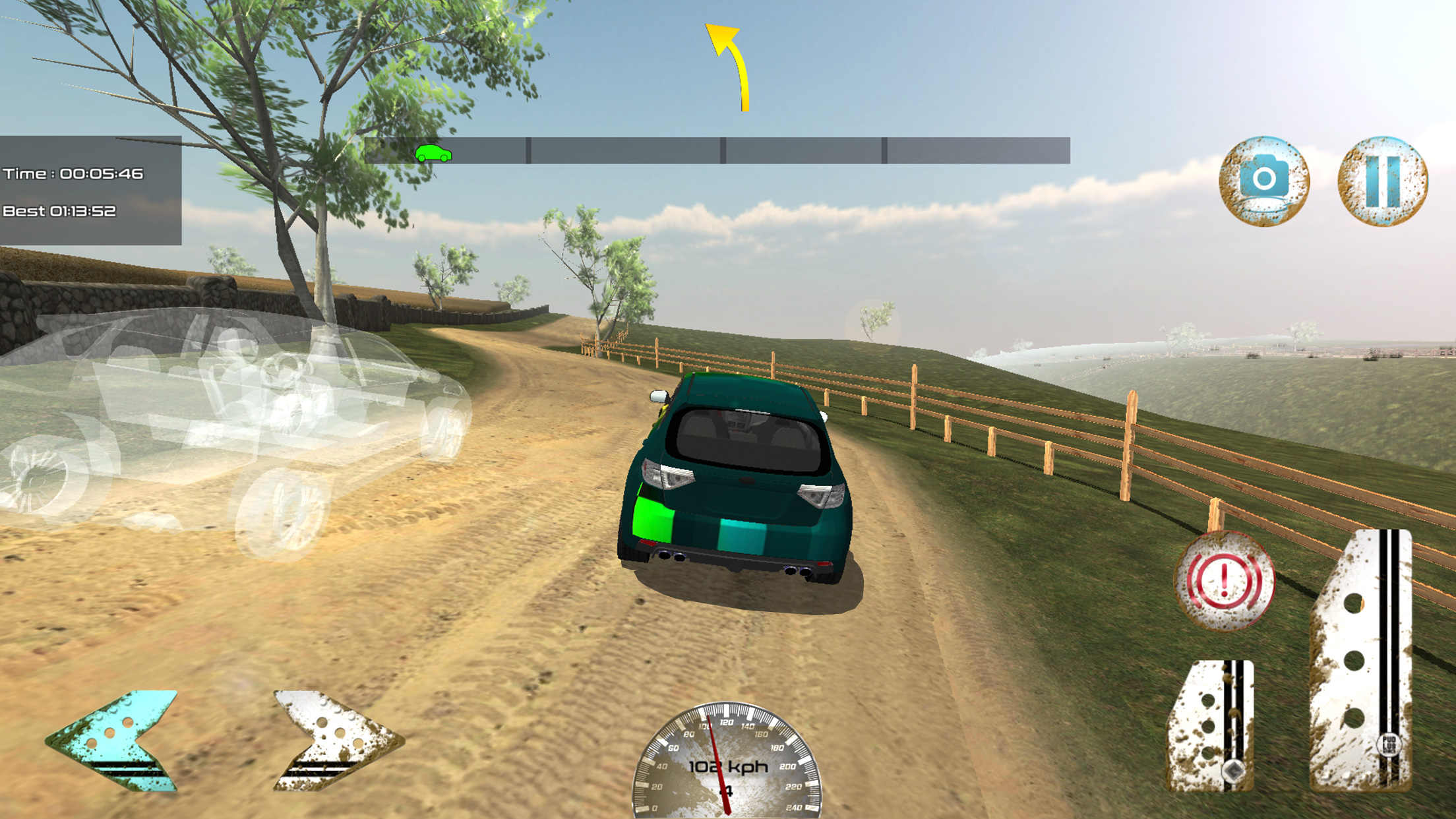Hit the red handbrake button
The image size is (1456, 819).
click(1224, 581)
